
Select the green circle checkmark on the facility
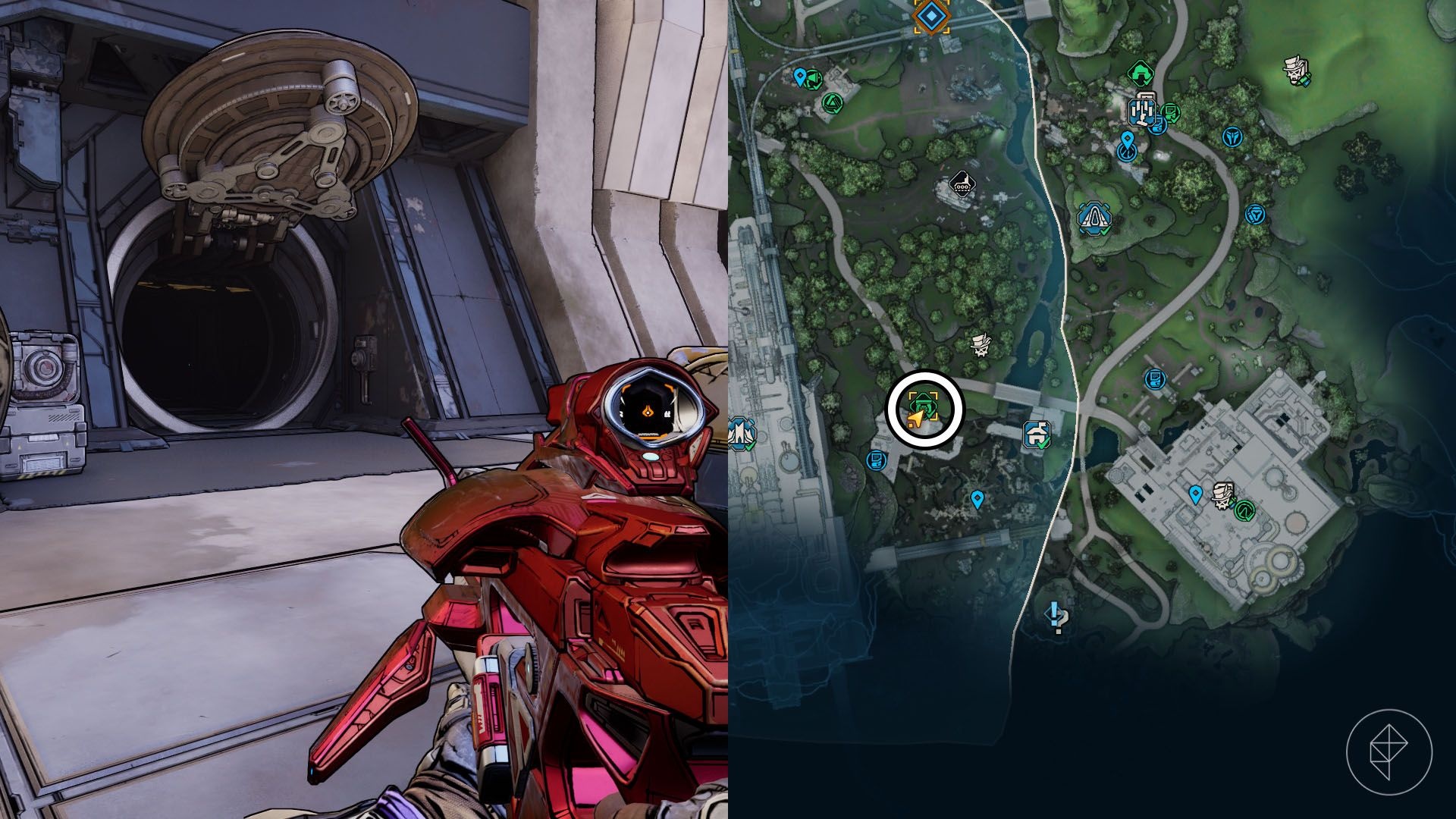(1244, 511)
